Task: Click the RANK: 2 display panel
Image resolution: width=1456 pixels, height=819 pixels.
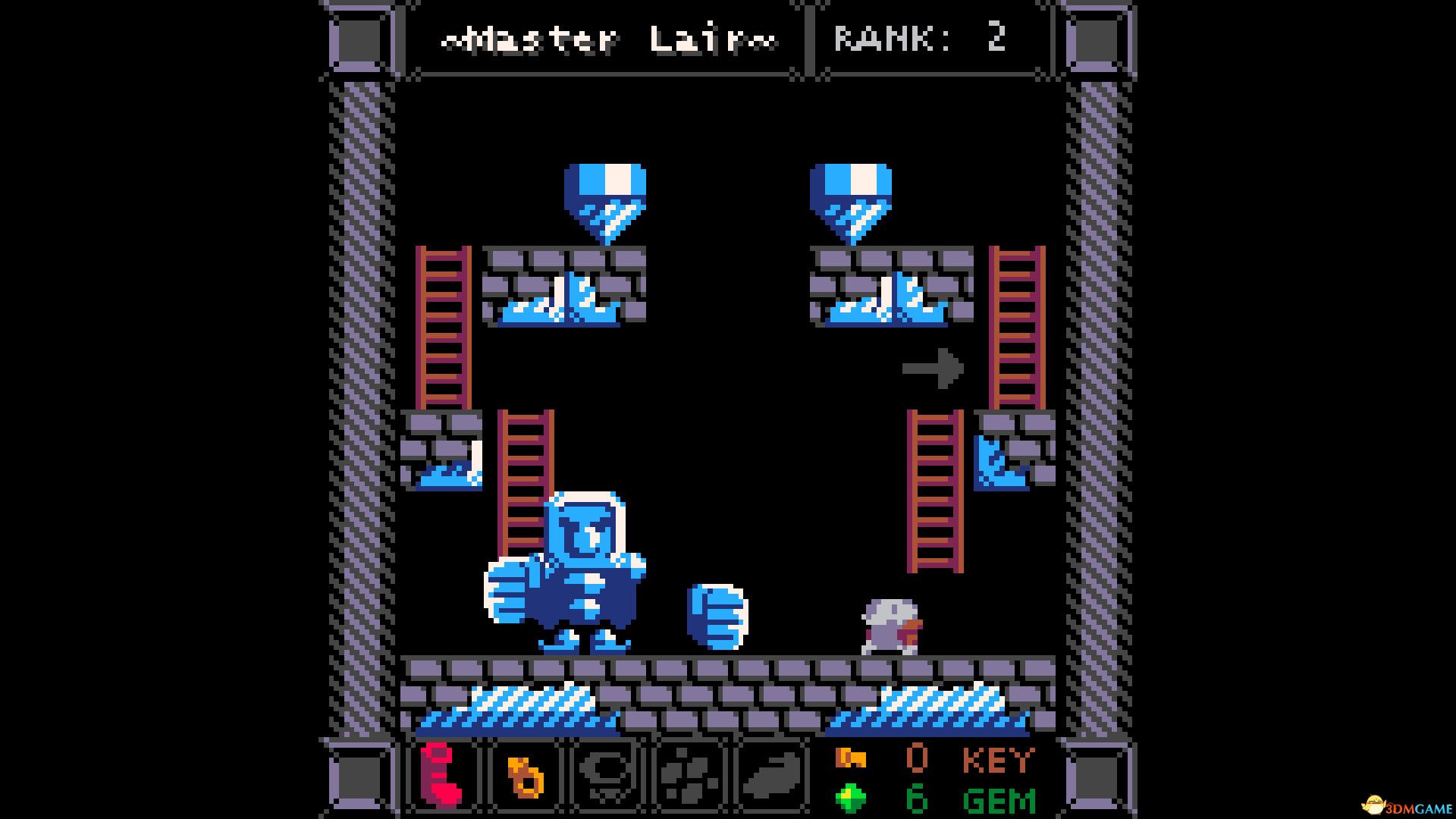Action: (921, 38)
